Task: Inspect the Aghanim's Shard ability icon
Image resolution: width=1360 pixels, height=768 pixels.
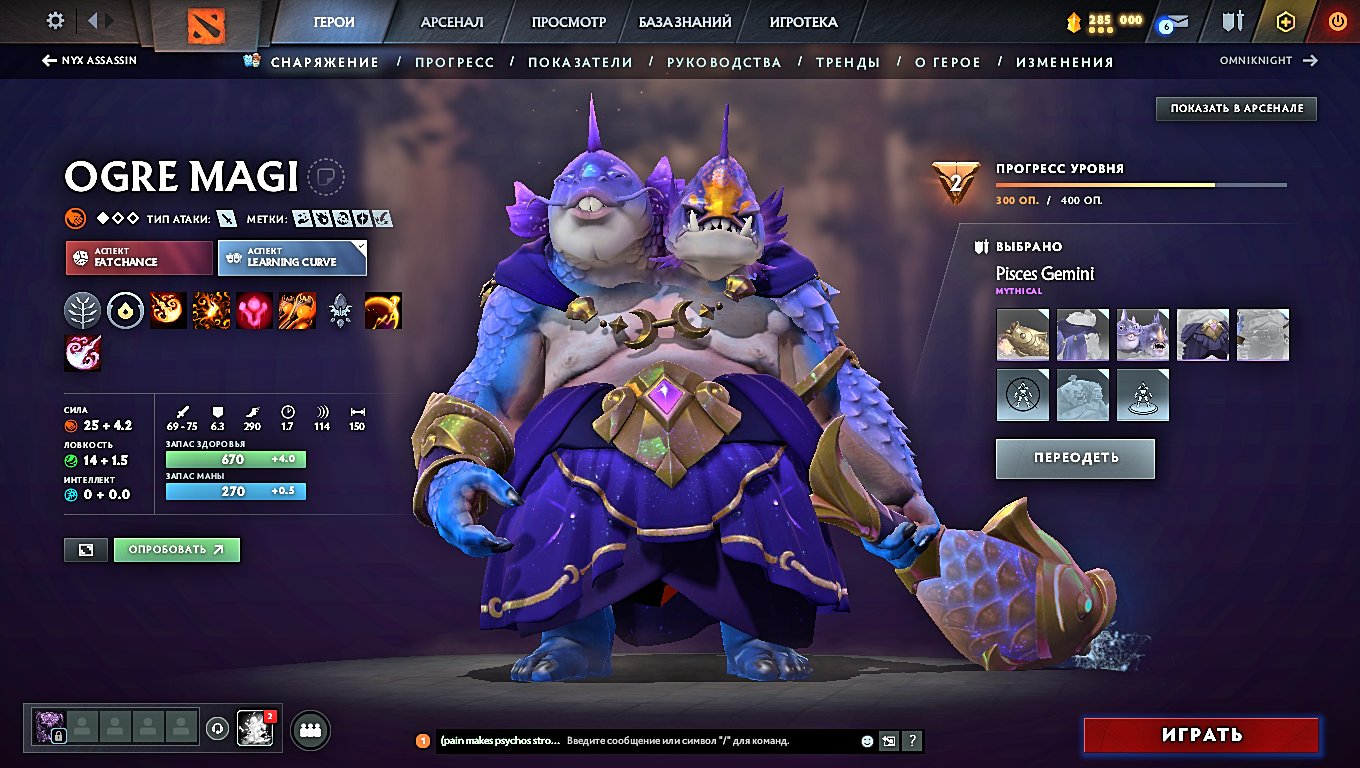Action: (x=340, y=310)
